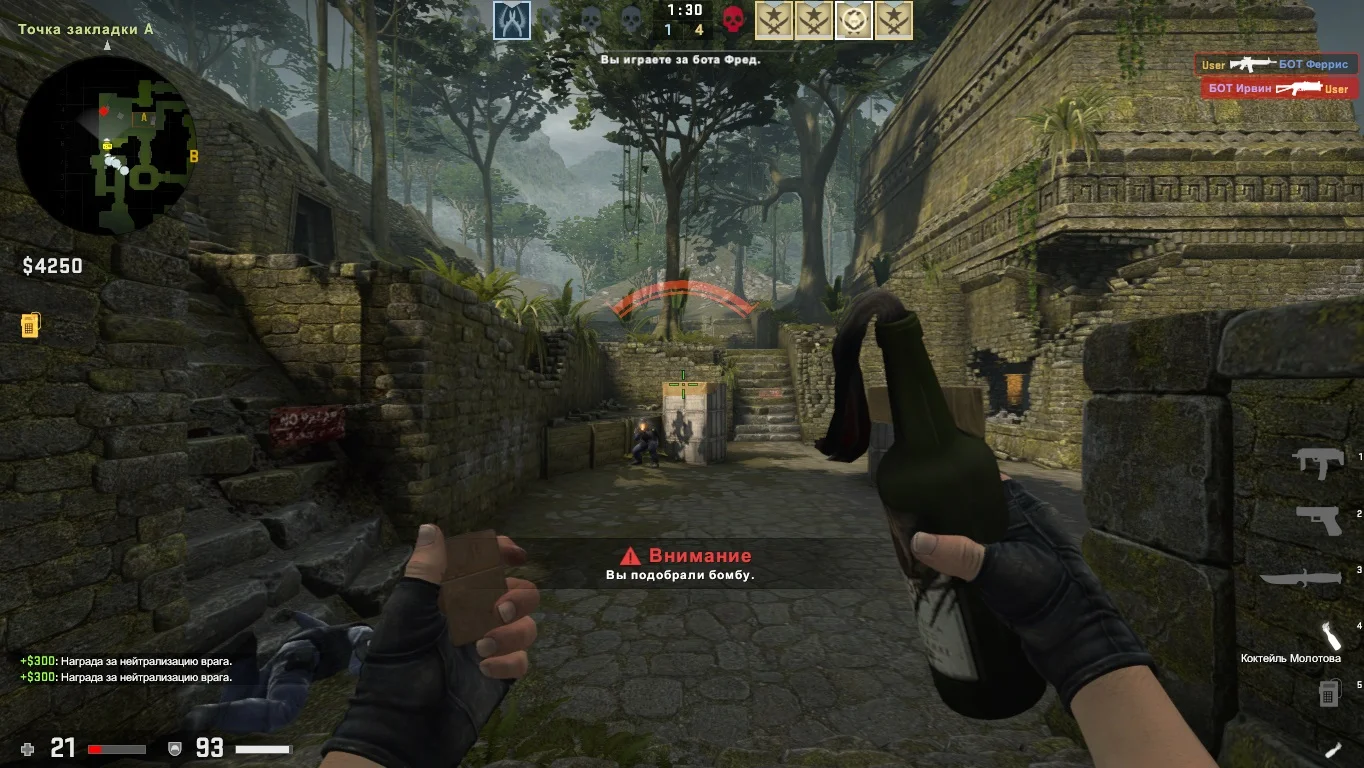Viewport: 1364px width, 768px height.
Task: Select the C4 bomb slot in weapon list
Action: pos(1328,692)
